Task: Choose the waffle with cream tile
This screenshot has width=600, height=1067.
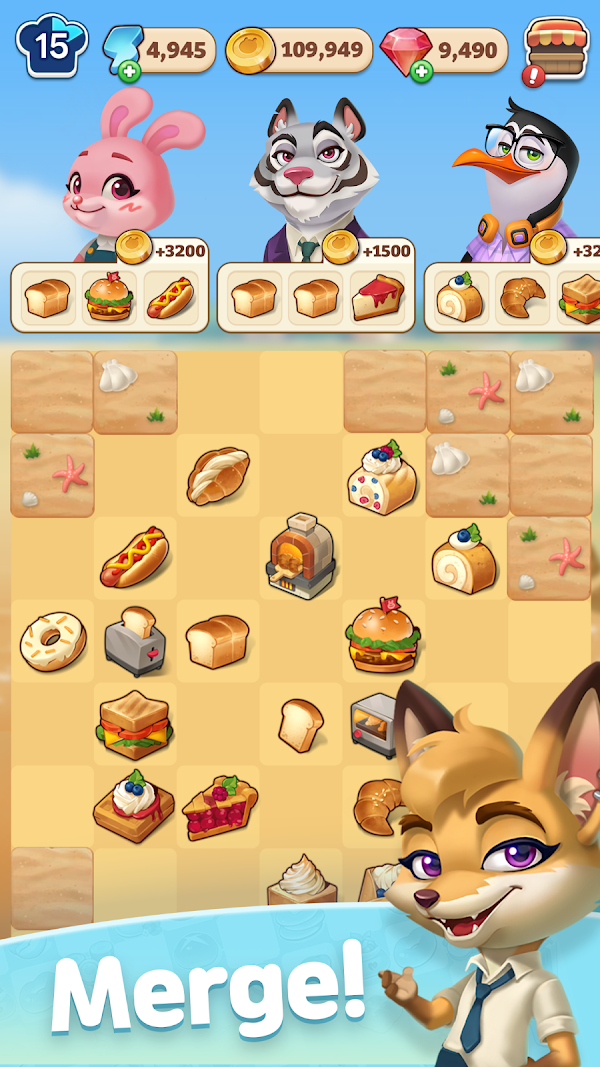Action: tap(134, 805)
